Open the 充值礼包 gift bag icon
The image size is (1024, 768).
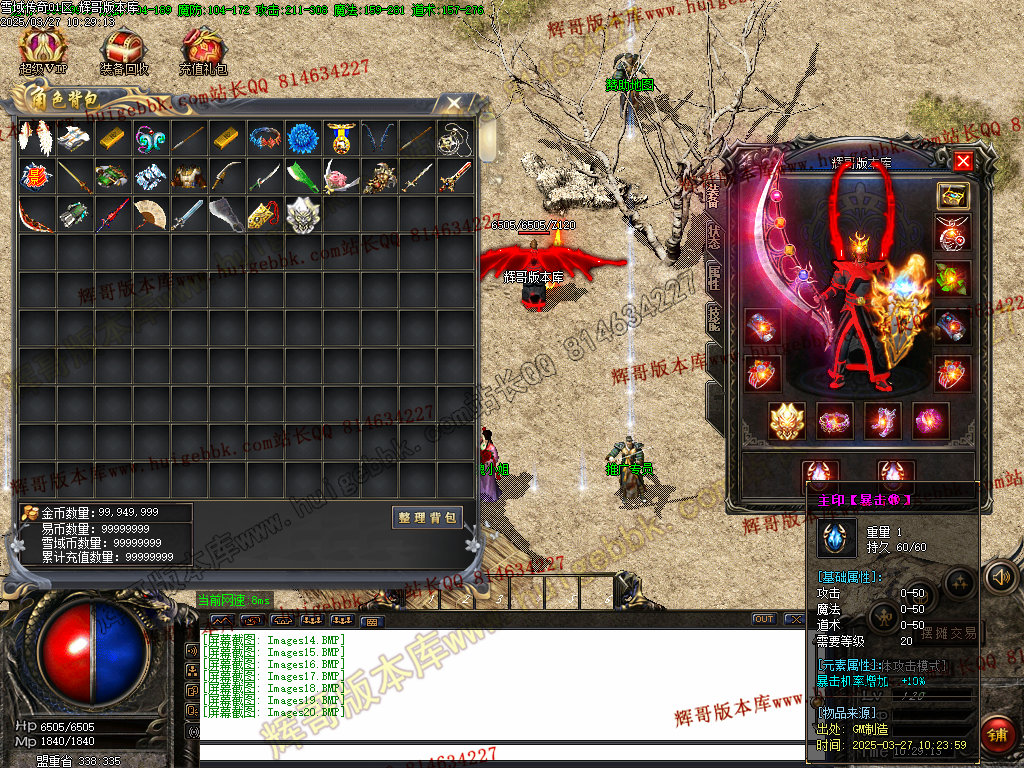tap(203, 47)
